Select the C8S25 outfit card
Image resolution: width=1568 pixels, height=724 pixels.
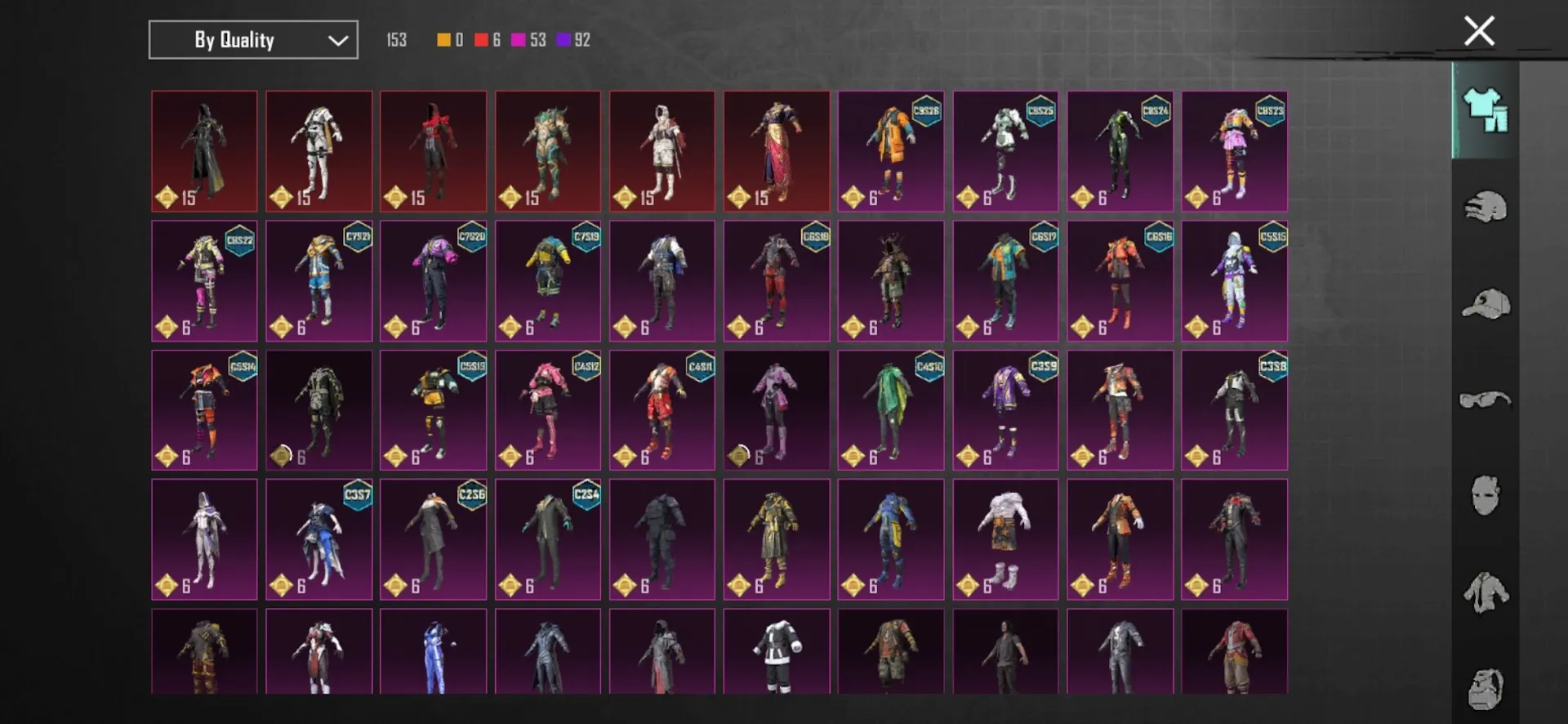[x=1005, y=151]
